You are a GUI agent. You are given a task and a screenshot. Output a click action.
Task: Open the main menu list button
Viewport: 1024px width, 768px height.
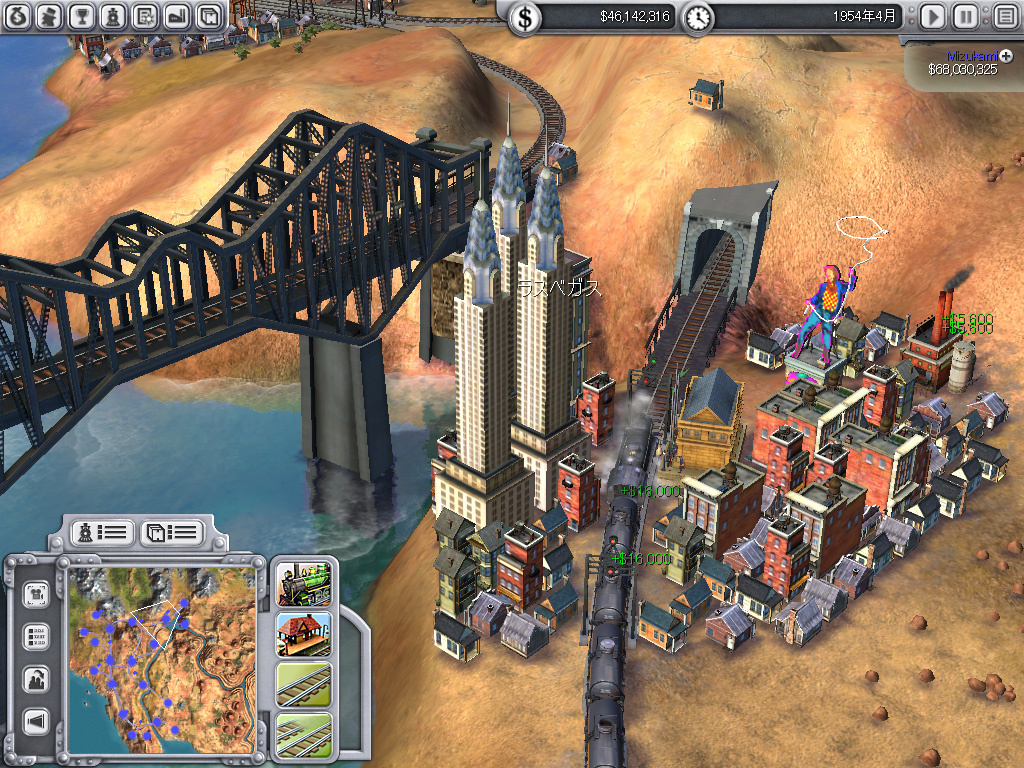point(1004,17)
